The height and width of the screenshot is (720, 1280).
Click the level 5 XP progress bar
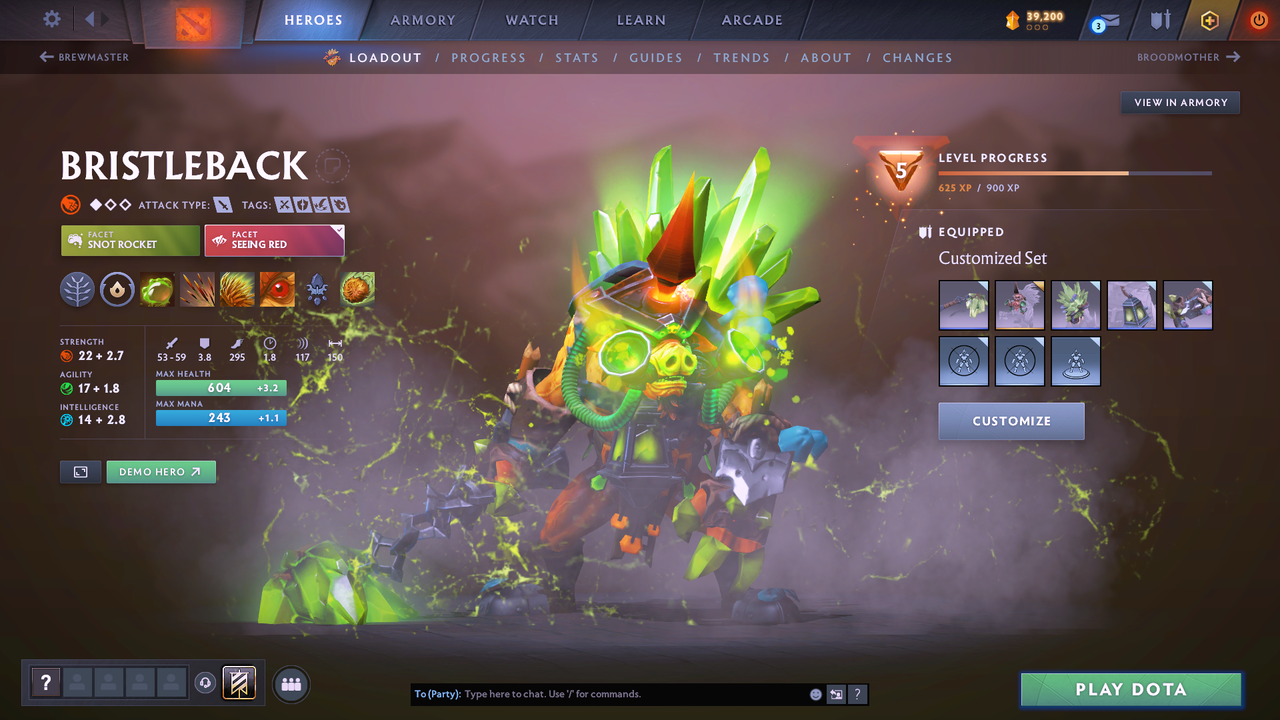click(x=1075, y=172)
